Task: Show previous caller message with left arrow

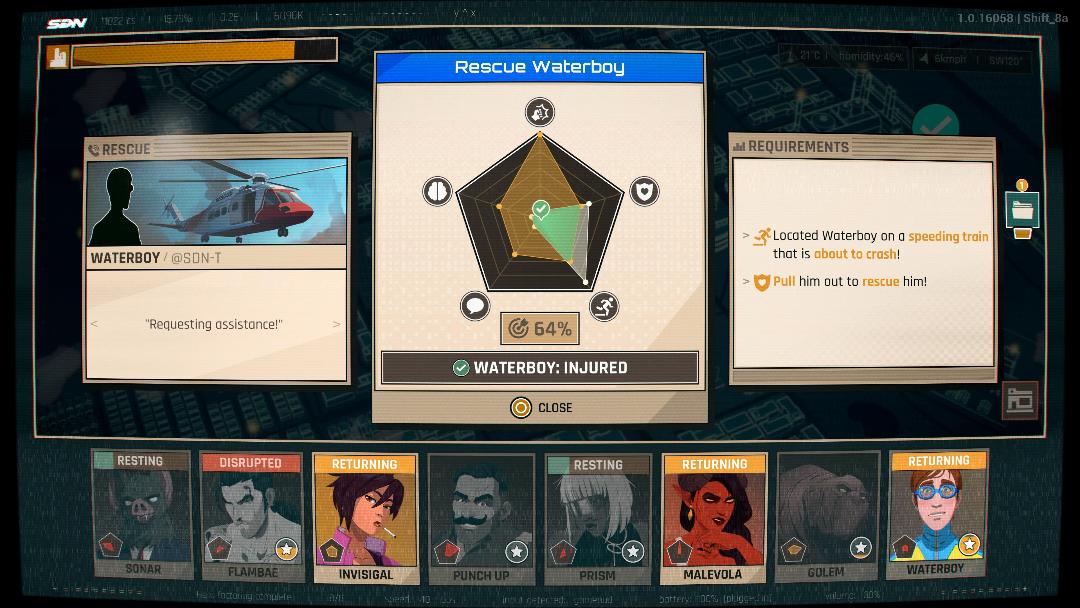Action: point(95,324)
